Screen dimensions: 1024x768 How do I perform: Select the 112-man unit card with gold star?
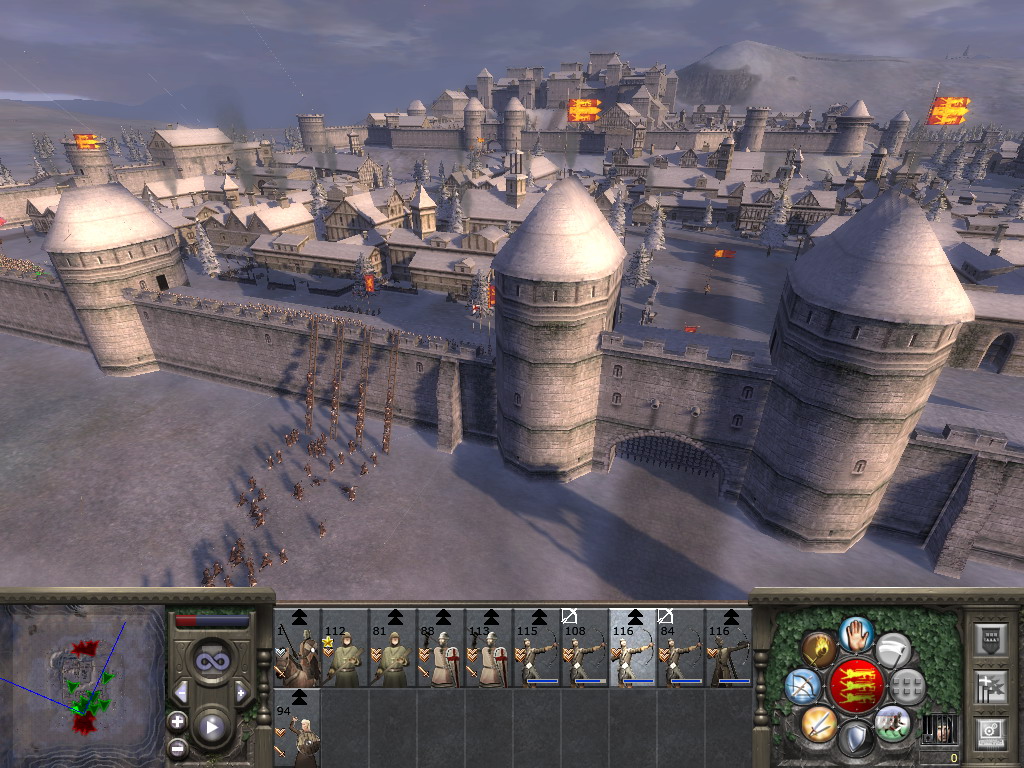click(345, 648)
